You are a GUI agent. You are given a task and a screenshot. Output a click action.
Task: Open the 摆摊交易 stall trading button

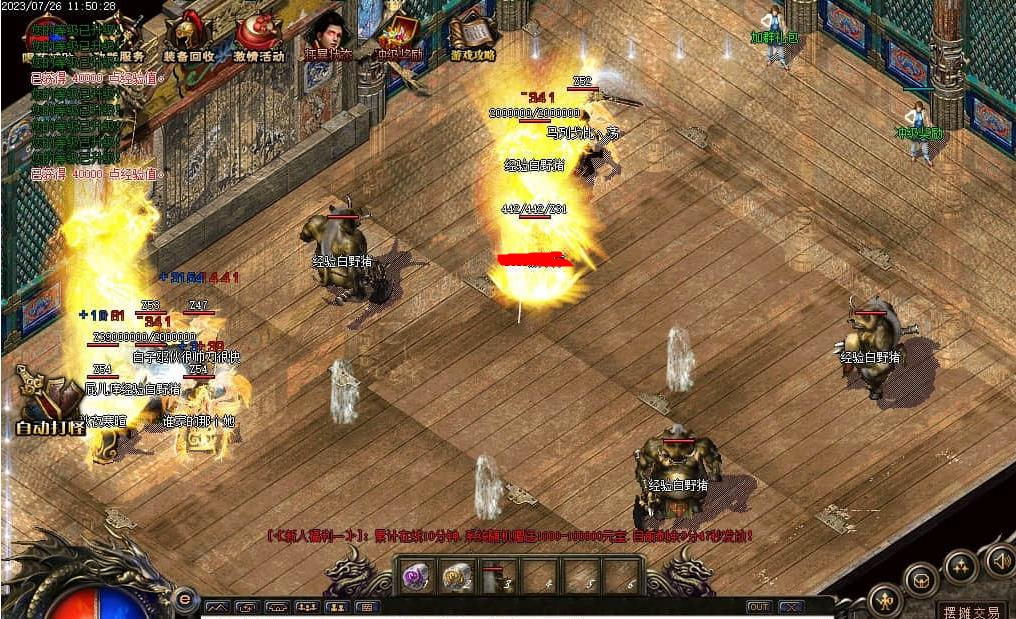click(974, 610)
